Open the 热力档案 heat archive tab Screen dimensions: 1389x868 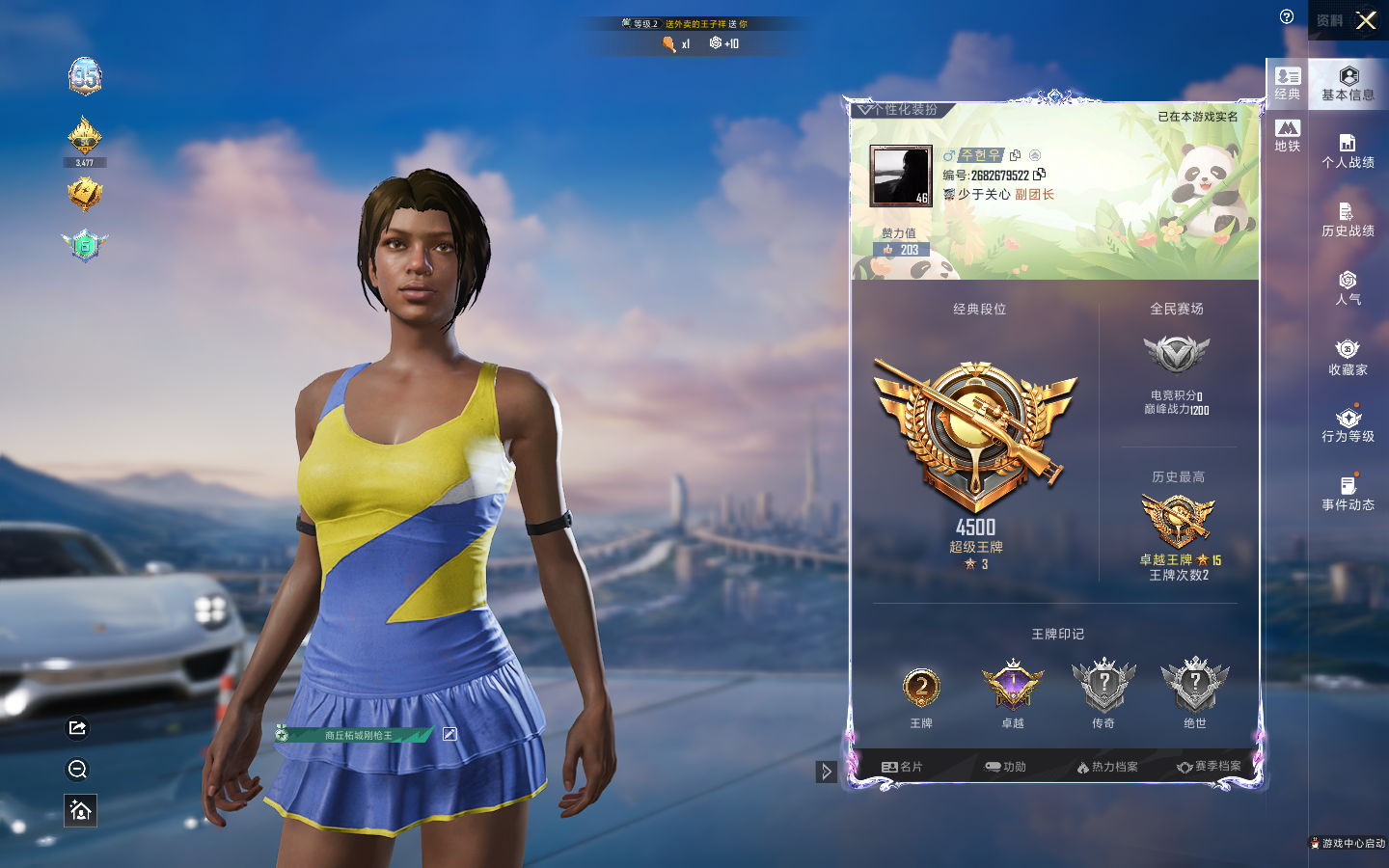[x=1107, y=767]
